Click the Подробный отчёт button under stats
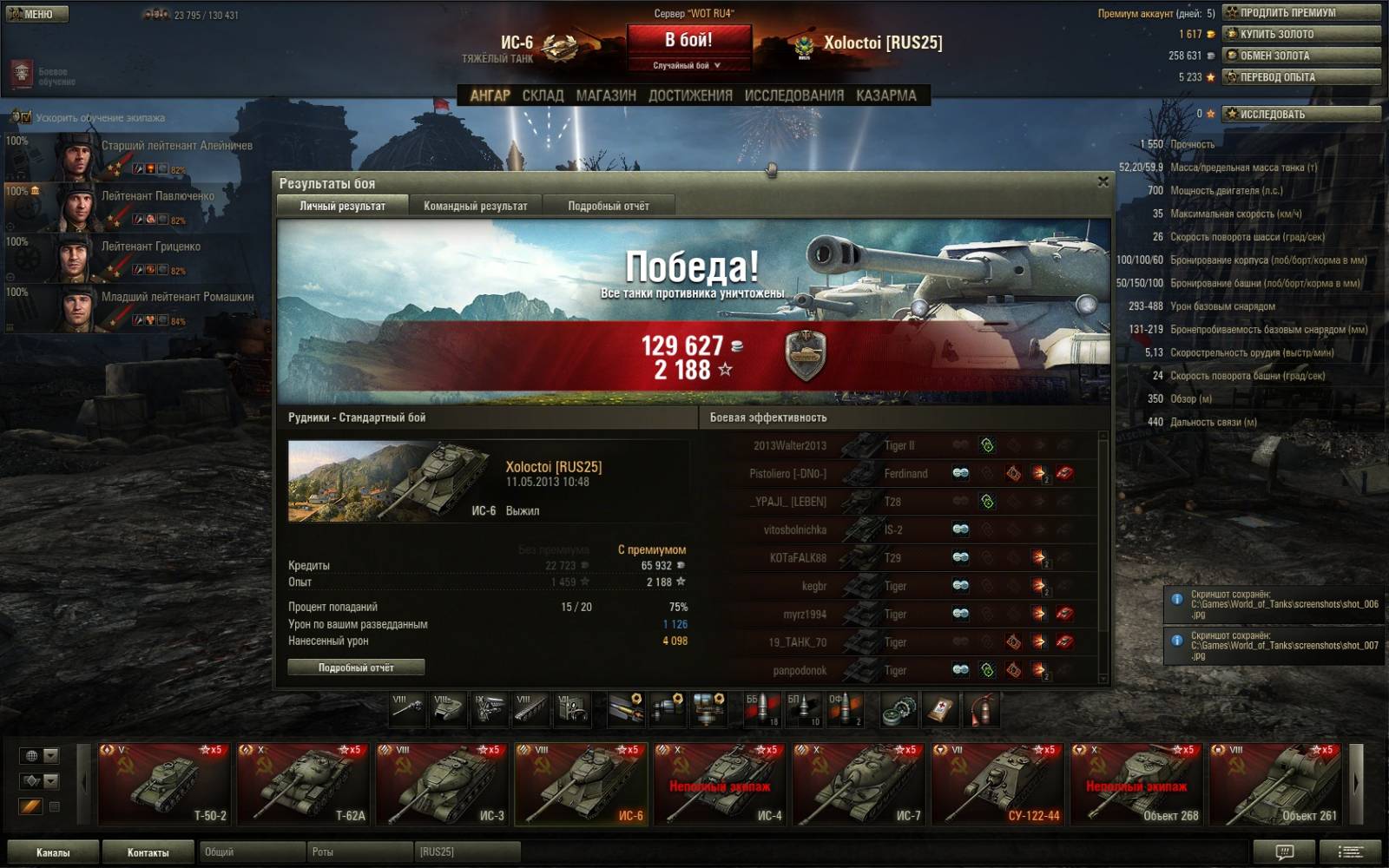Image resolution: width=1389 pixels, height=868 pixels. 356,667
